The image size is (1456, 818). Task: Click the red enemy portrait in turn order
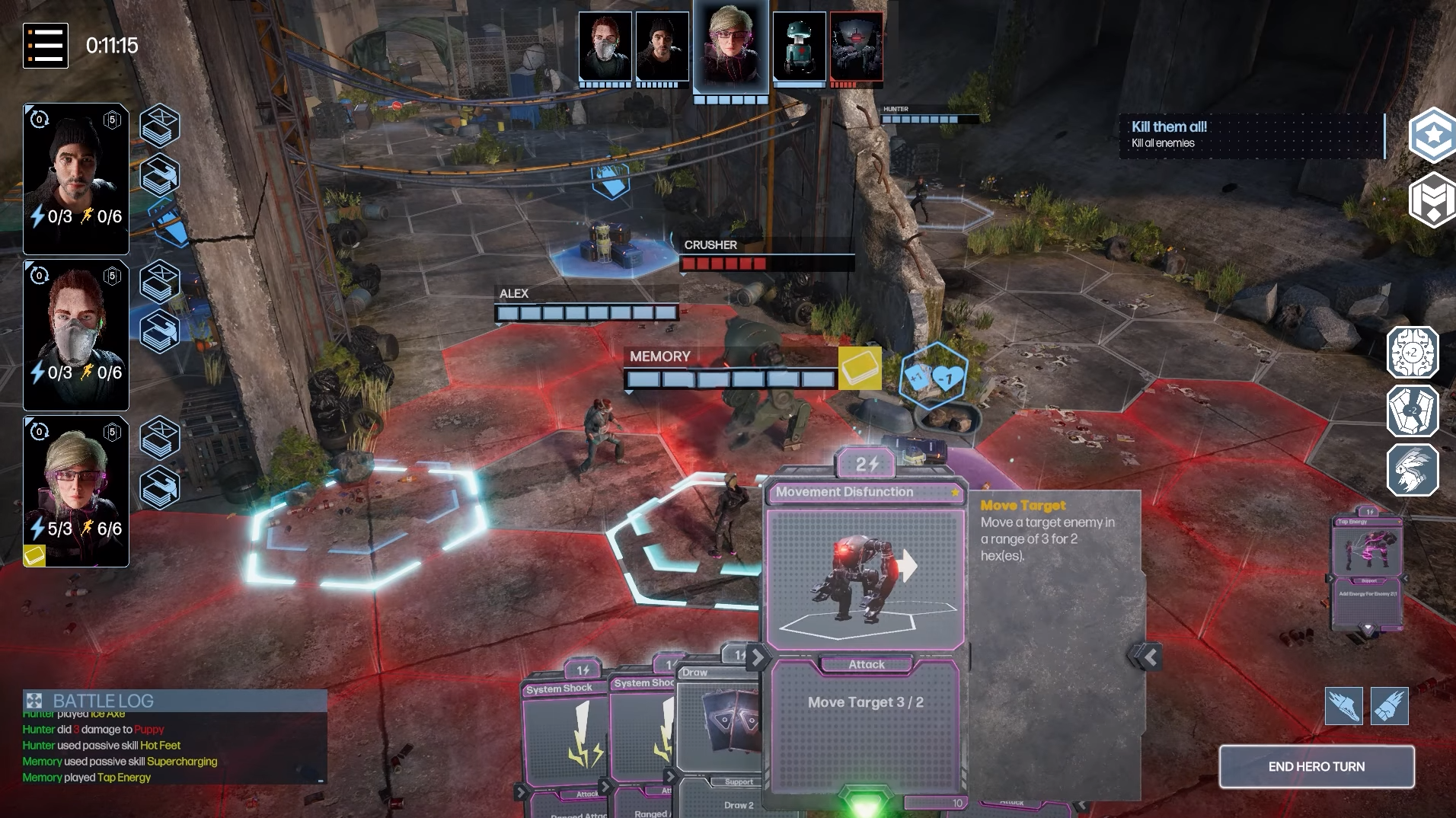tap(856, 46)
